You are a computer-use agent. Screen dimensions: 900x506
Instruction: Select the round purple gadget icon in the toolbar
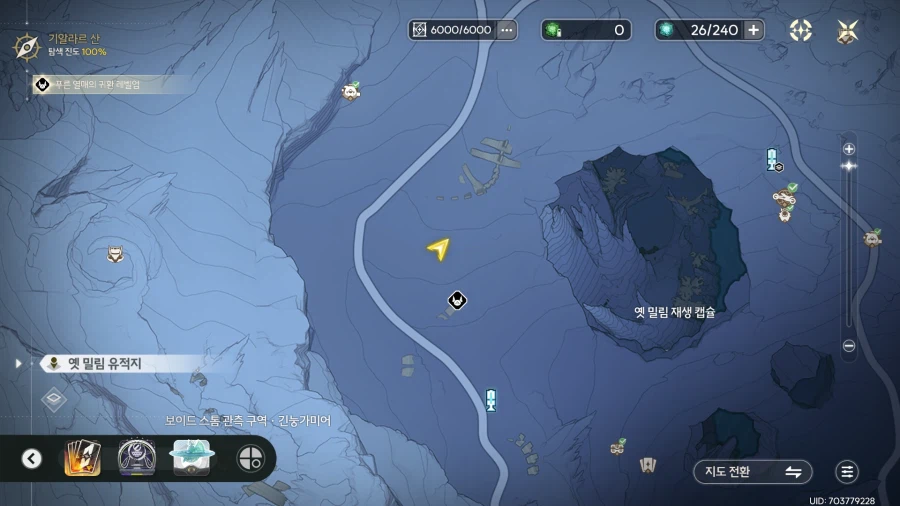137,458
